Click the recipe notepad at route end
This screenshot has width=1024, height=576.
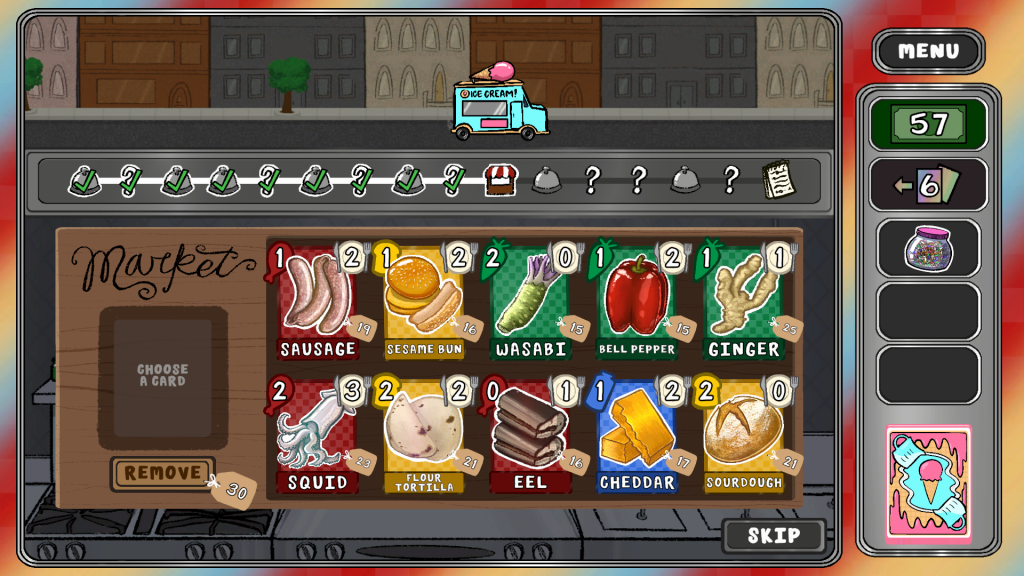pyautogui.click(x=777, y=180)
